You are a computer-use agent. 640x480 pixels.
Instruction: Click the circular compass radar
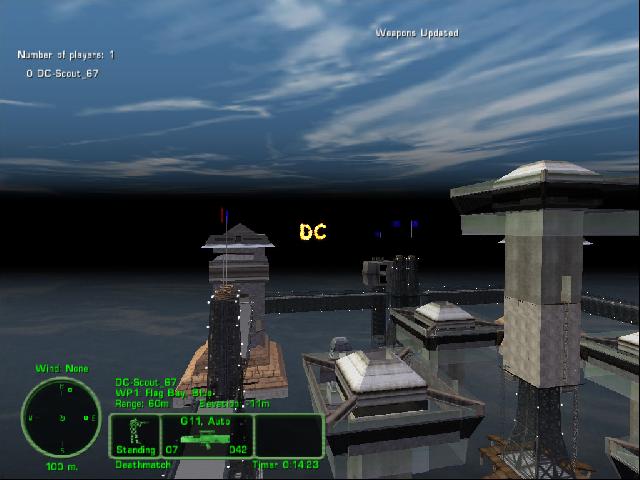coord(60,417)
